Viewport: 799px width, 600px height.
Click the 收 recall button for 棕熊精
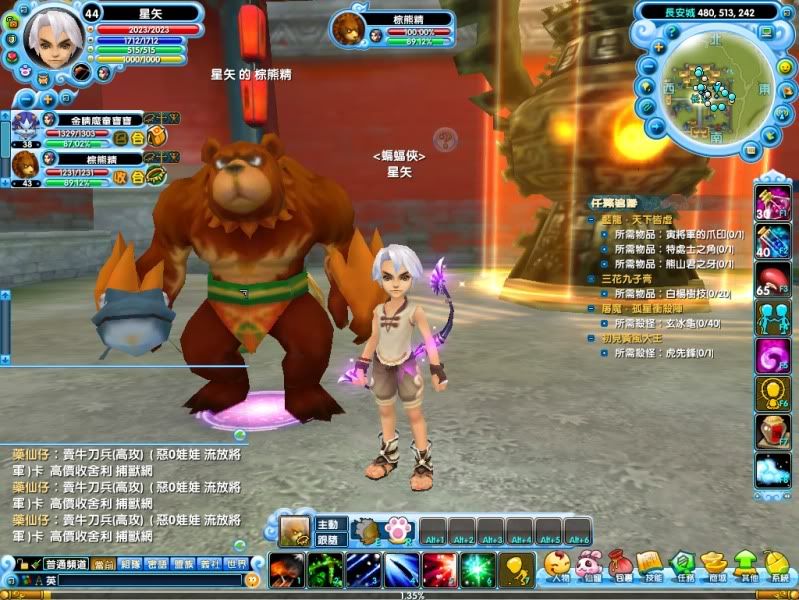[x=121, y=176]
